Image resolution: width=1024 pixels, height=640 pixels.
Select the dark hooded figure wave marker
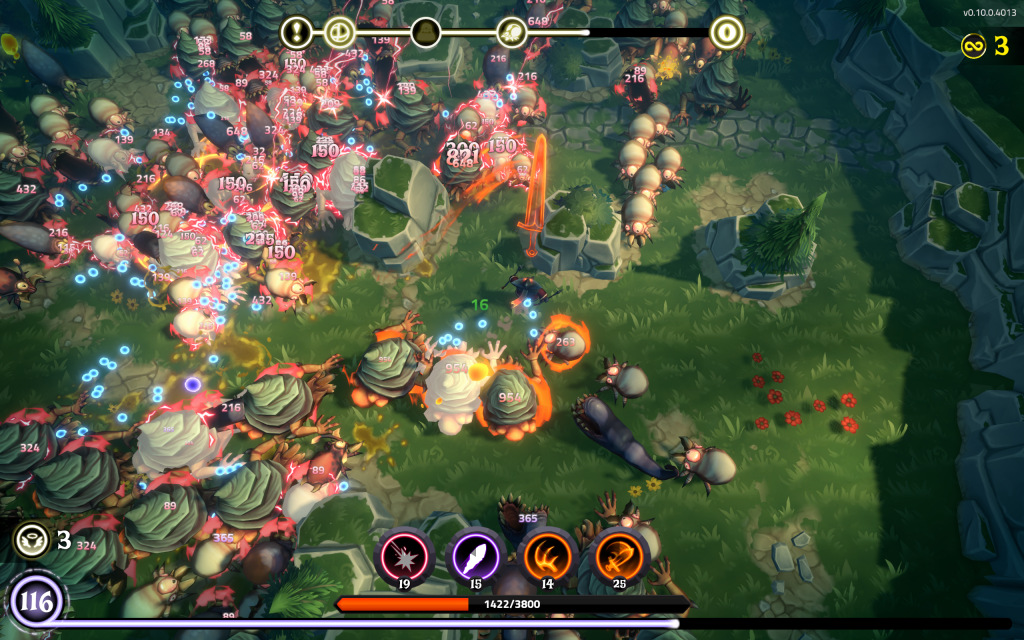[426, 32]
